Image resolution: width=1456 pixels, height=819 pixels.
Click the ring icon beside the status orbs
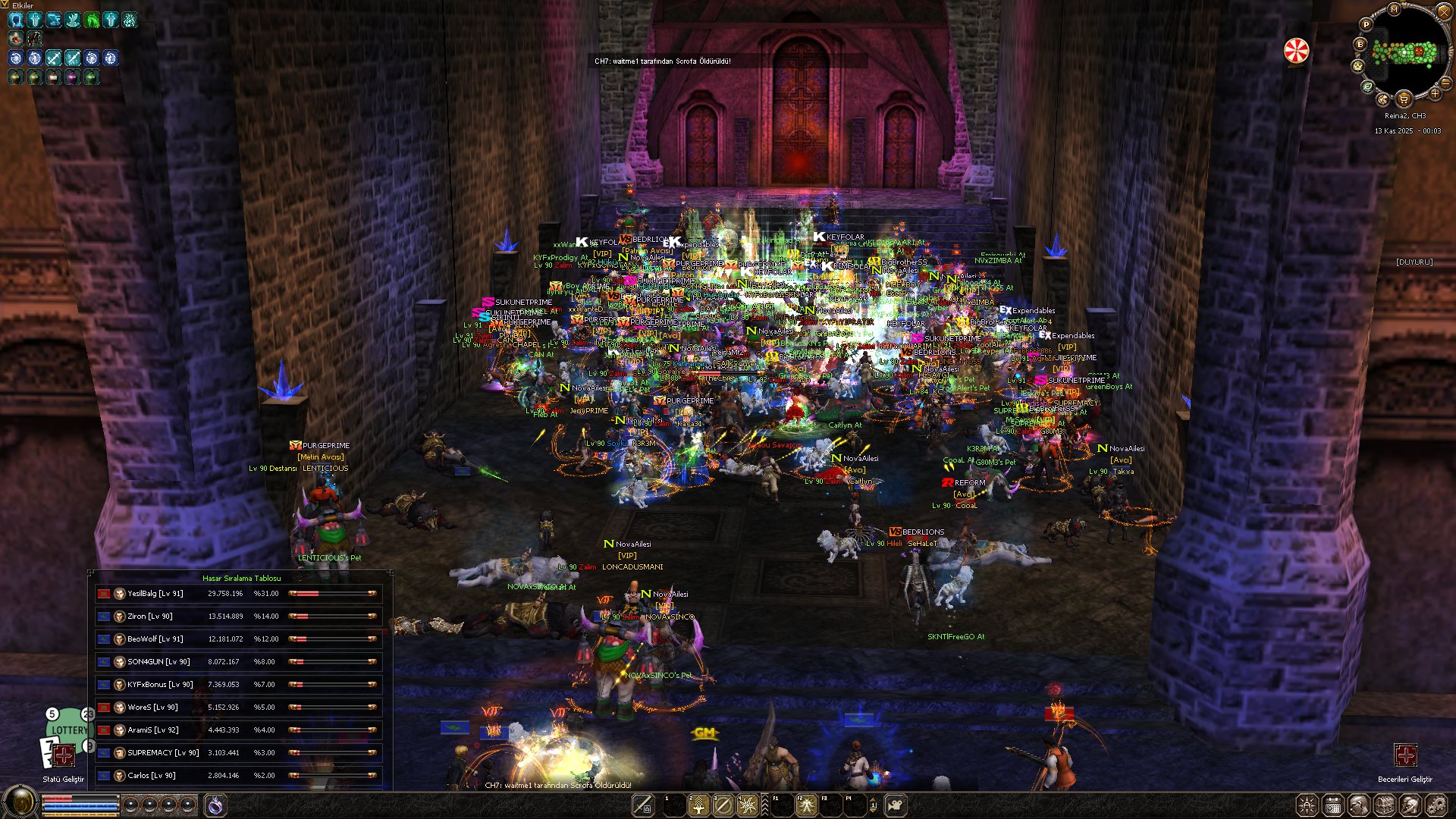(215, 805)
